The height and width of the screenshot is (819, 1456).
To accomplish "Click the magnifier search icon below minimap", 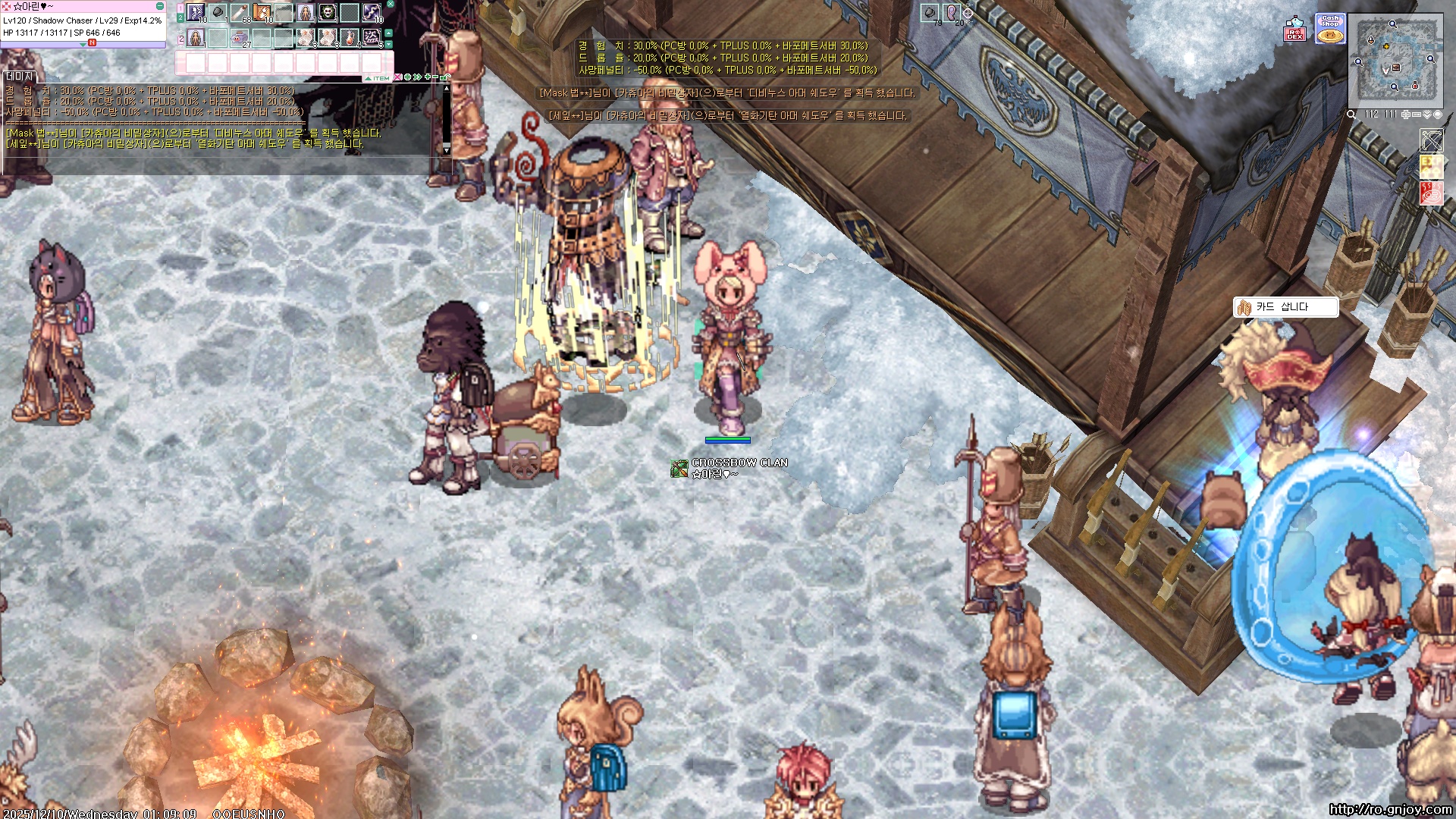I will [x=1351, y=115].
